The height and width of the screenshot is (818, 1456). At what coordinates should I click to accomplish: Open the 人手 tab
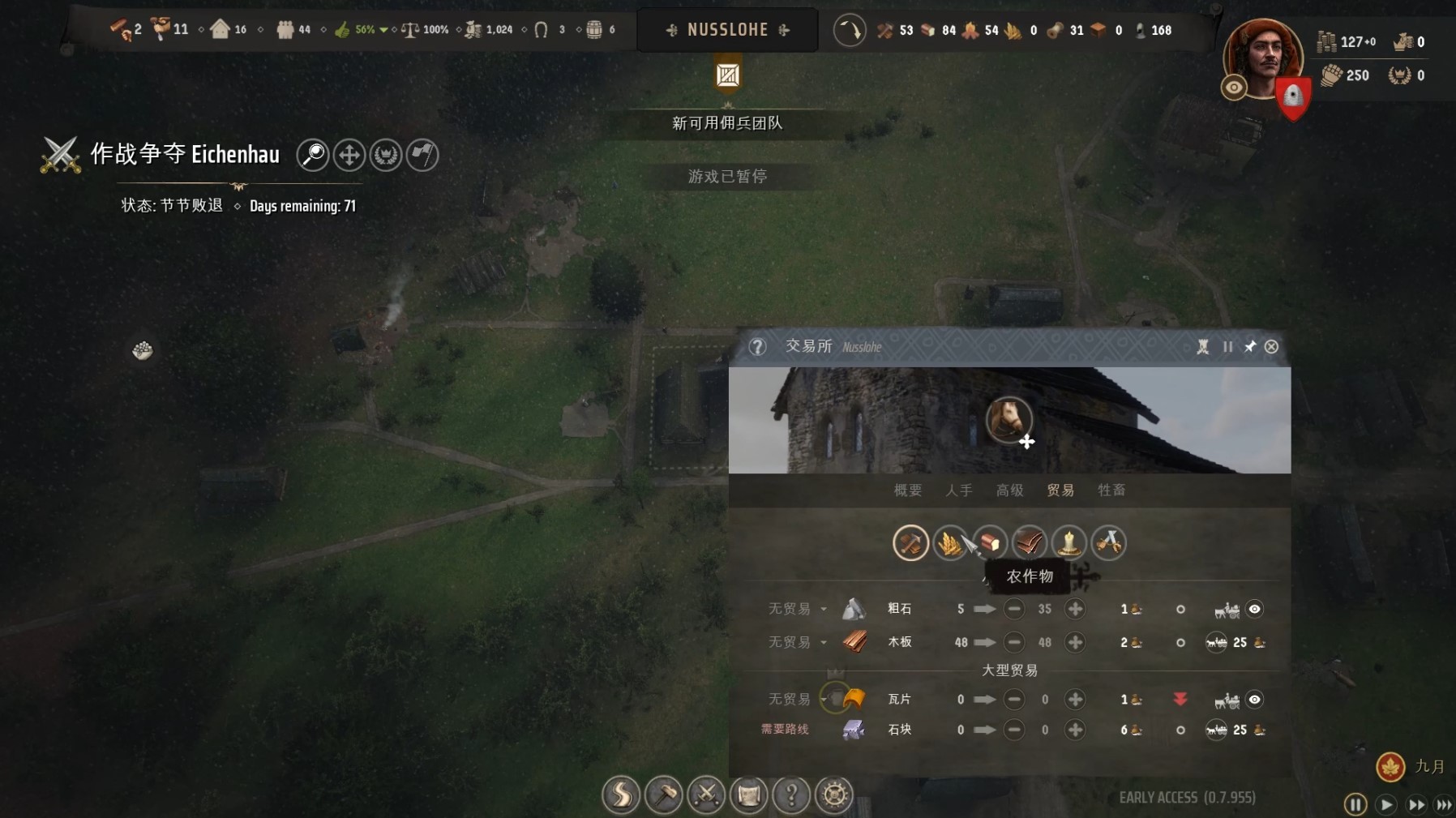pos(958,490)
